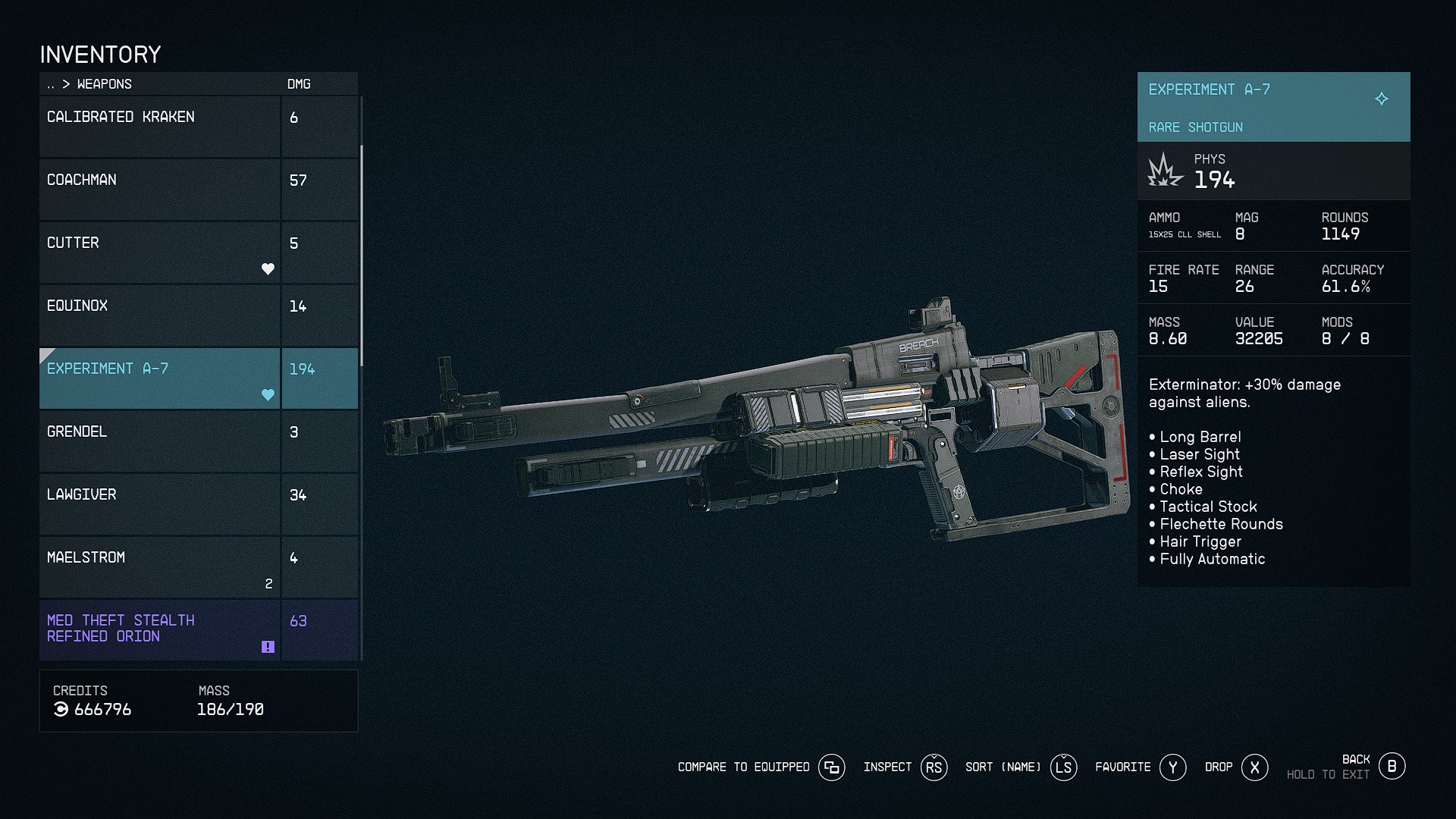The image size is (1456, 819).
Task: Select the Lawgiver in the list
Action: pyautogui.click(x=159, y=504)
